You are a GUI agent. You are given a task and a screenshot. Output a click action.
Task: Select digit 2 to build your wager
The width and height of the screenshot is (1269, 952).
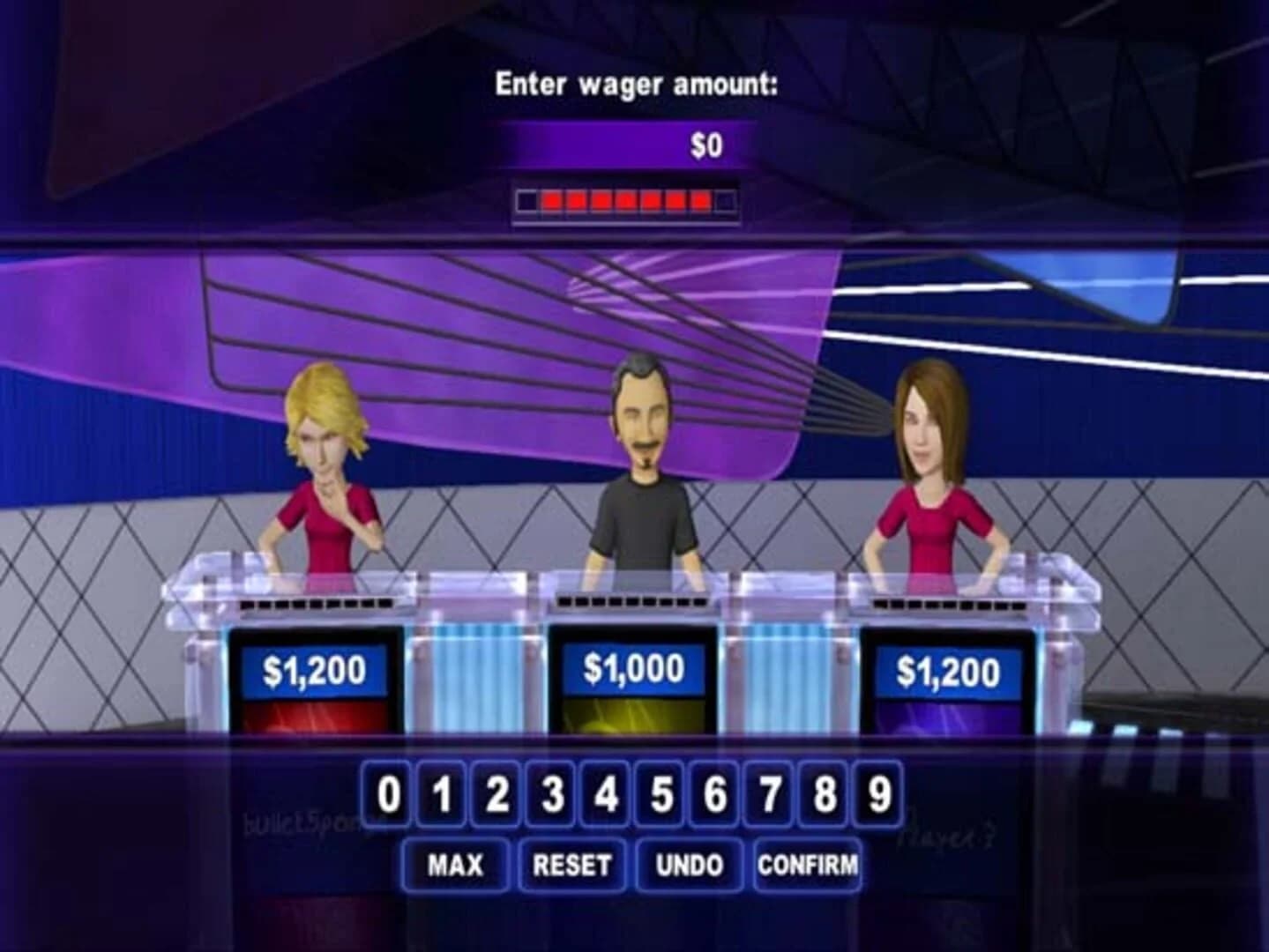496,794
